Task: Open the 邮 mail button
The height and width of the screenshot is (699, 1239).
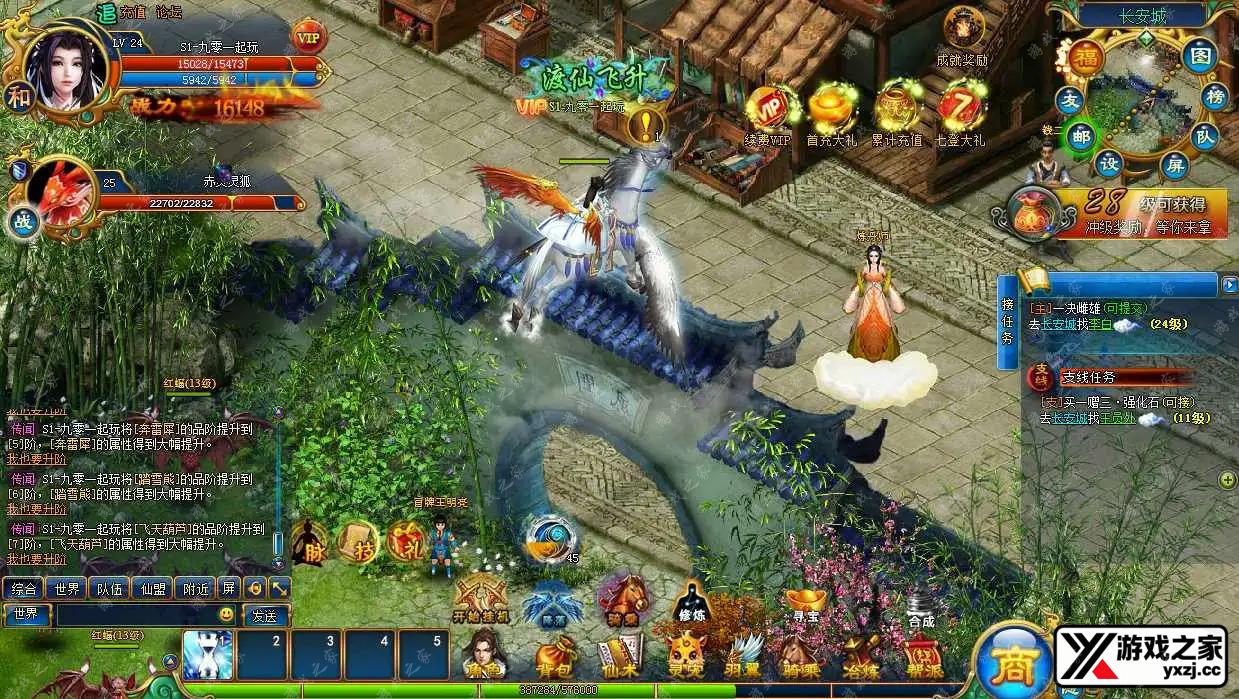Action: (1080, 135)
